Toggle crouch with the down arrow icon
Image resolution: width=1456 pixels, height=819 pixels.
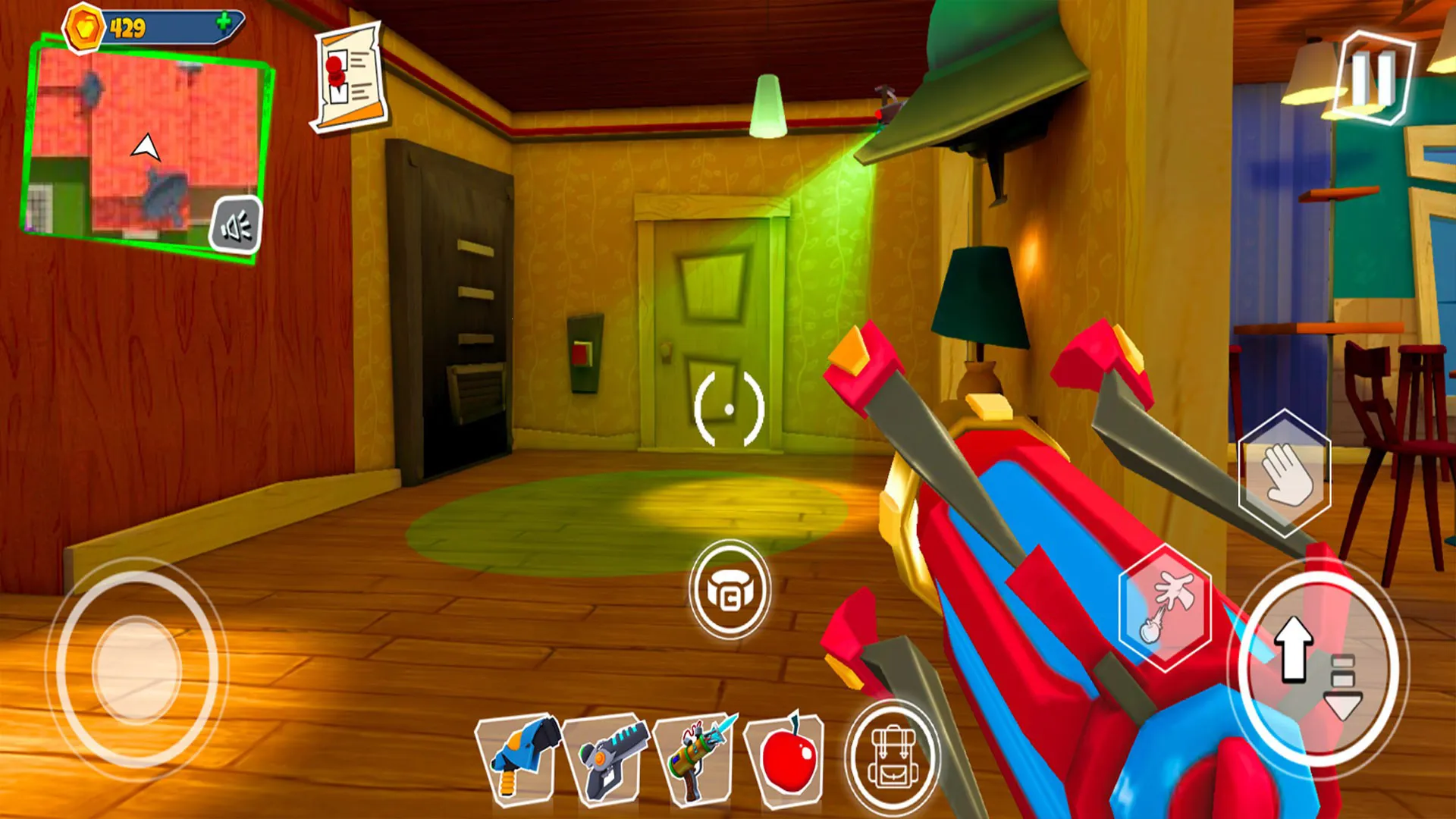point(1343,689)
